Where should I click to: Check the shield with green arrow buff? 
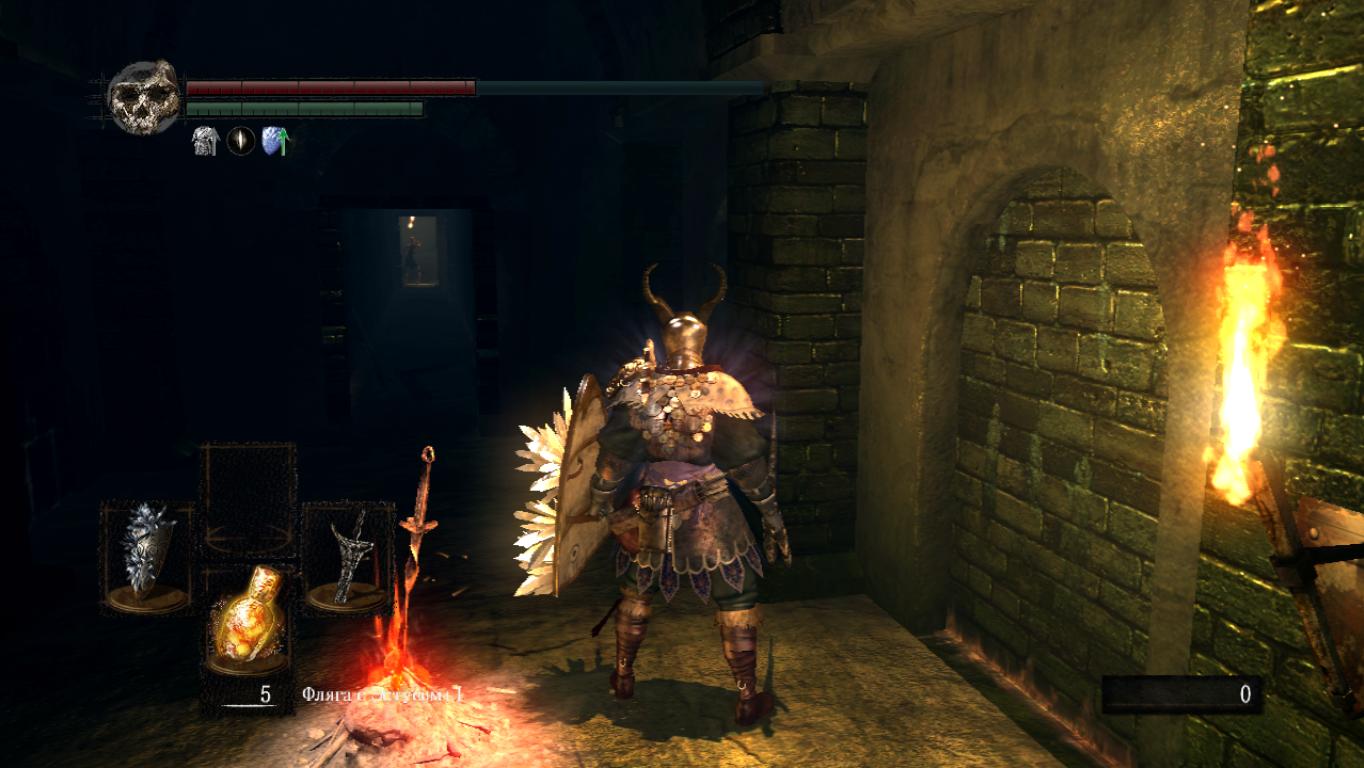(x=275, y=141)
